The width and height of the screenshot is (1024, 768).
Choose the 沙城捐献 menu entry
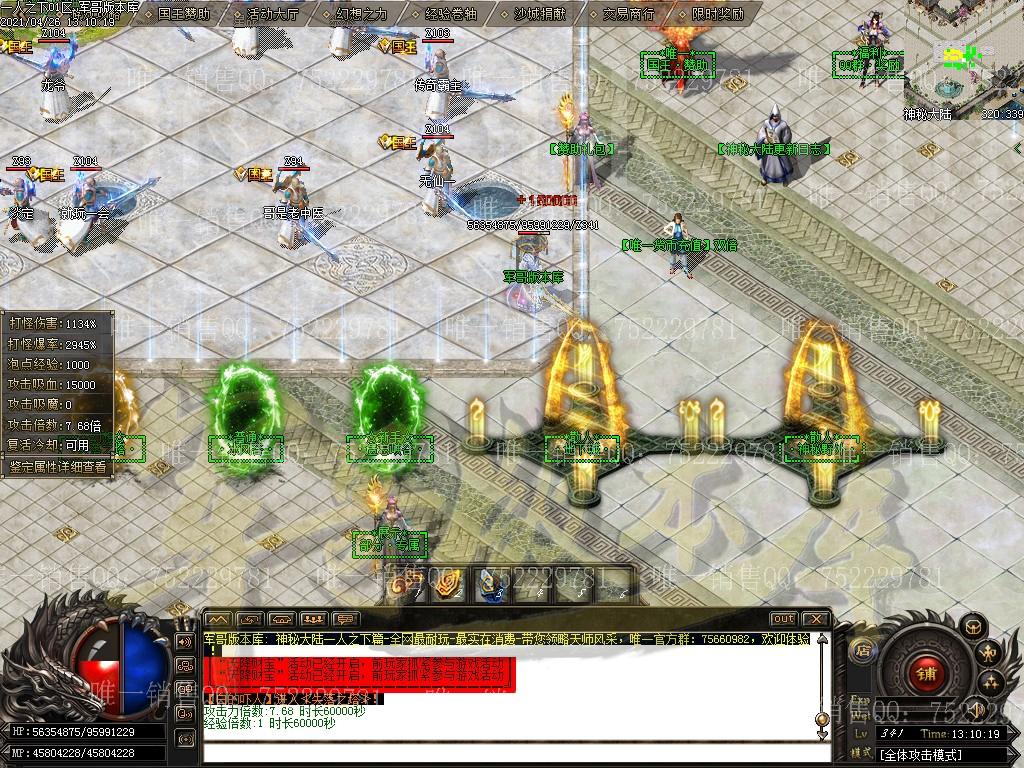pos(539,14)
